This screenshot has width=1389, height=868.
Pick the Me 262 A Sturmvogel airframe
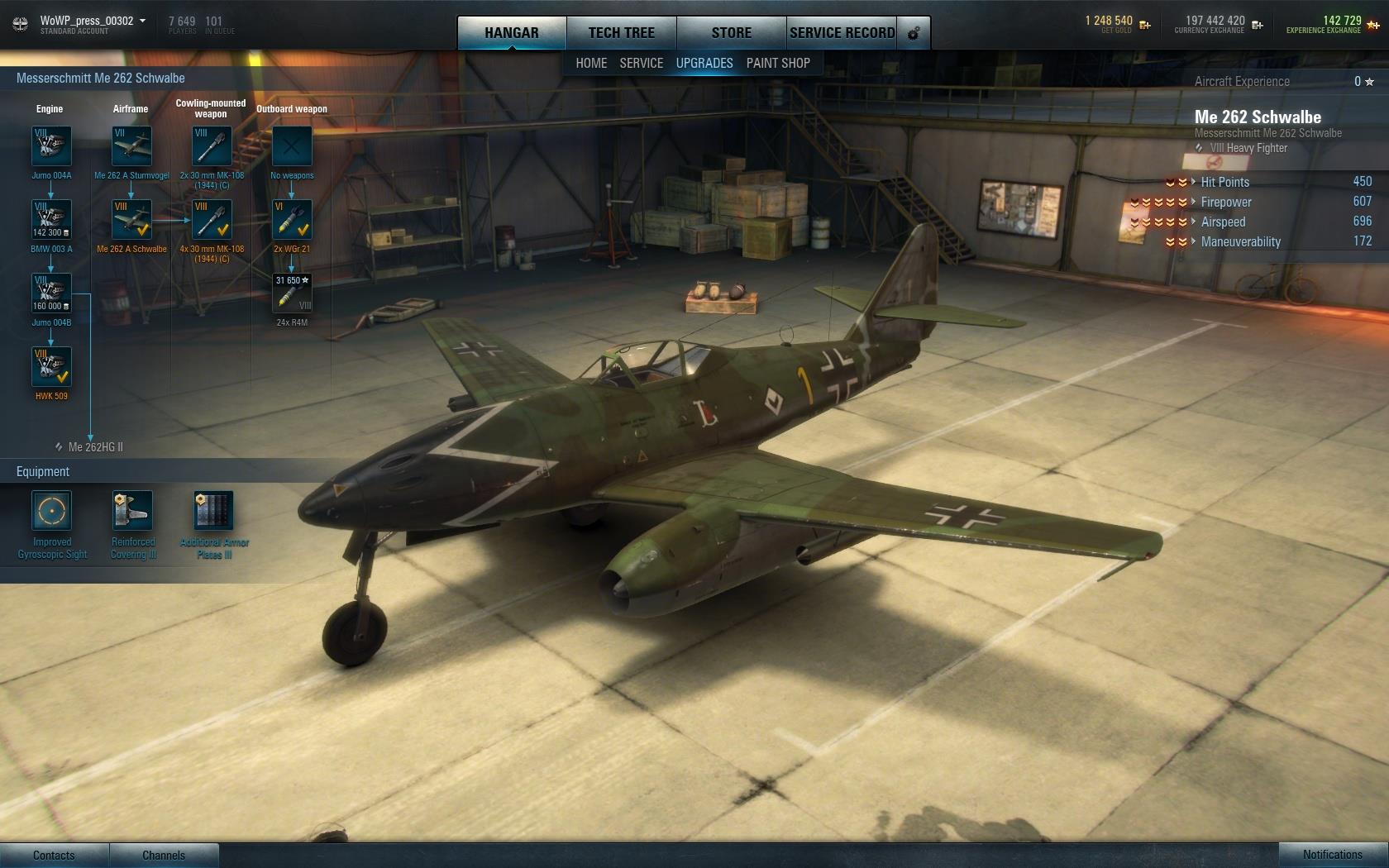[x=131, y=146]
